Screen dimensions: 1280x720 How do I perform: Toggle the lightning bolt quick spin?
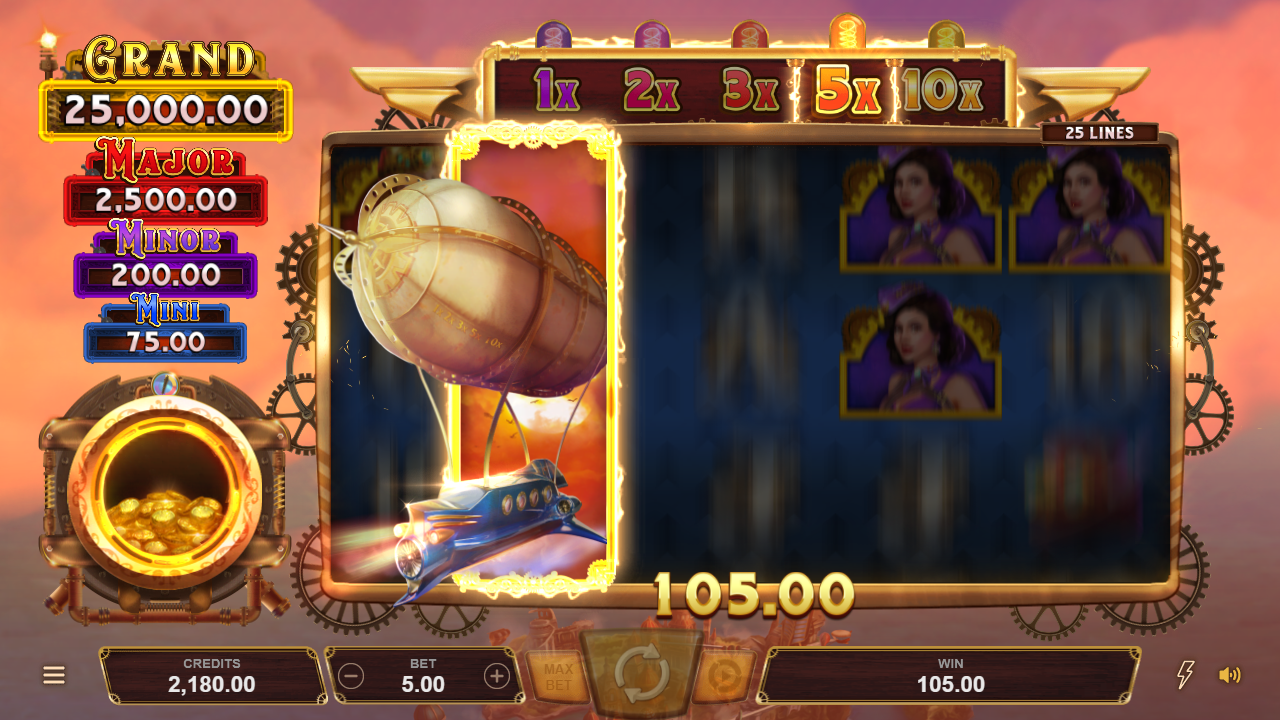[1185, 675]
